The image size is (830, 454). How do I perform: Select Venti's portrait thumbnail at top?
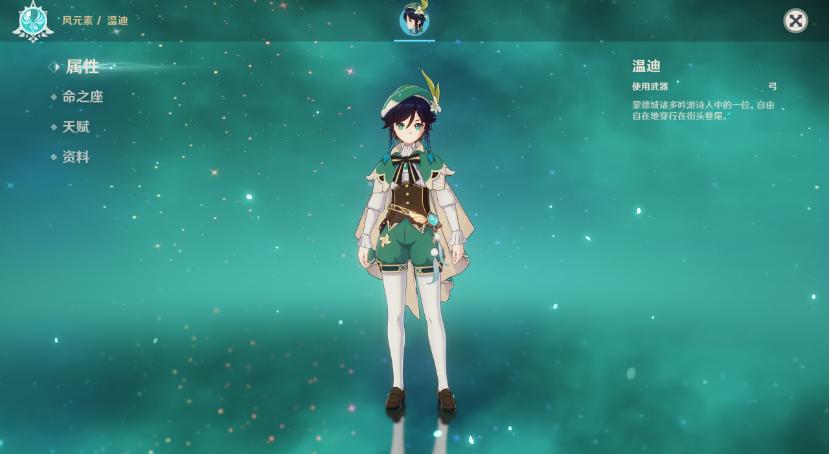(414, 19)
